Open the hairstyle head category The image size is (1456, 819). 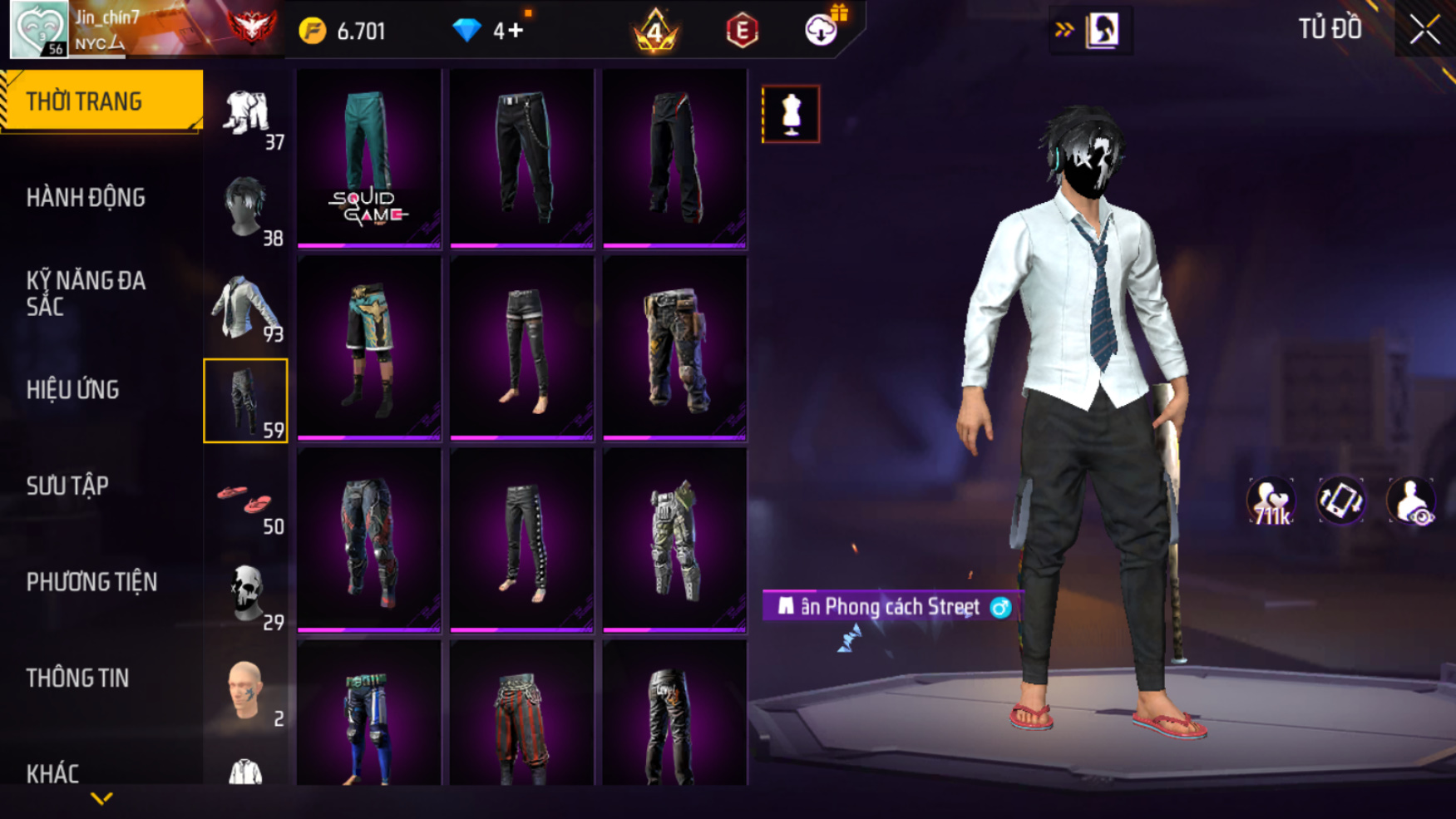point(245,208)
